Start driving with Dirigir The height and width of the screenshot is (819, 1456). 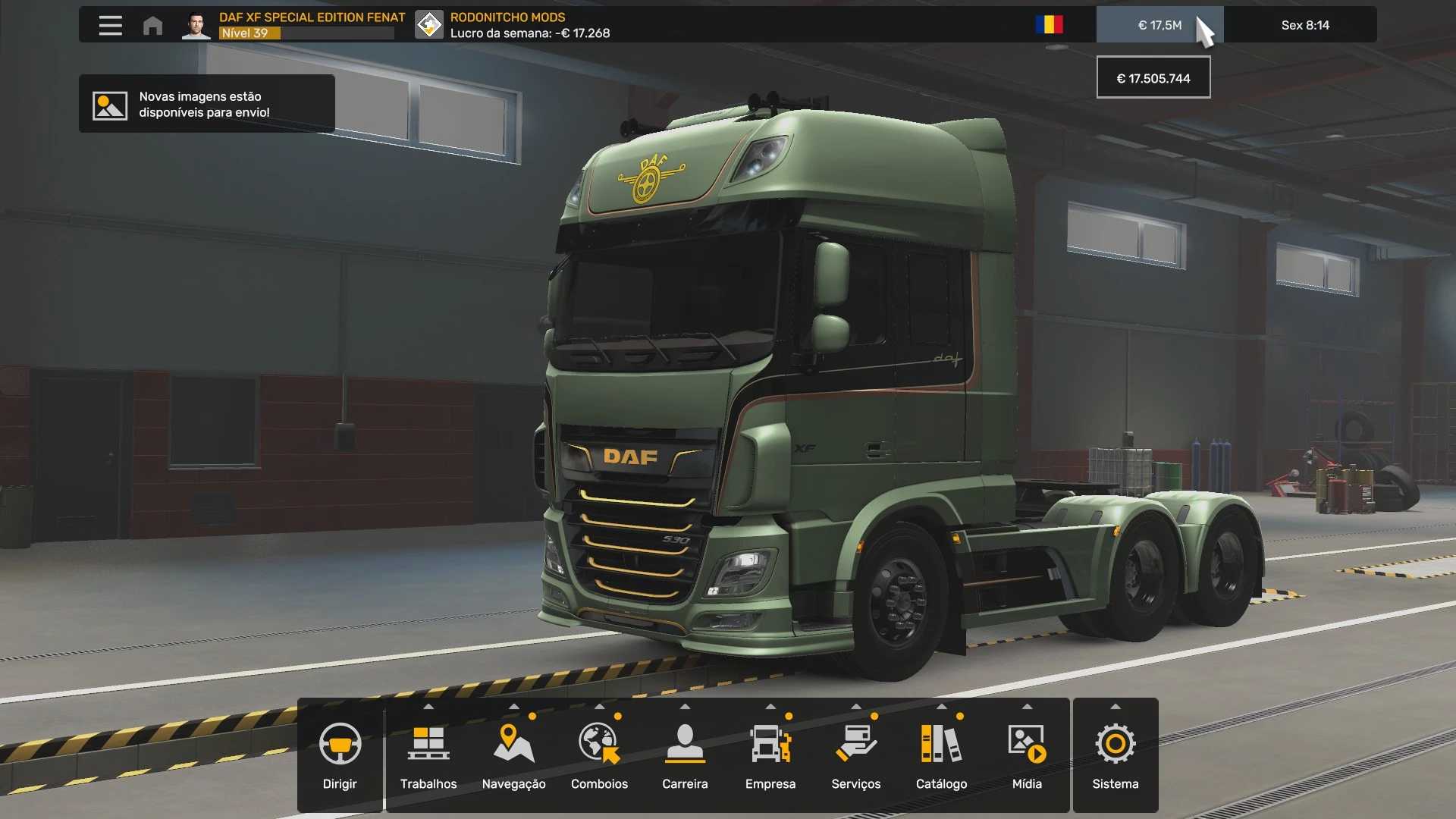[x=340, y=755]
